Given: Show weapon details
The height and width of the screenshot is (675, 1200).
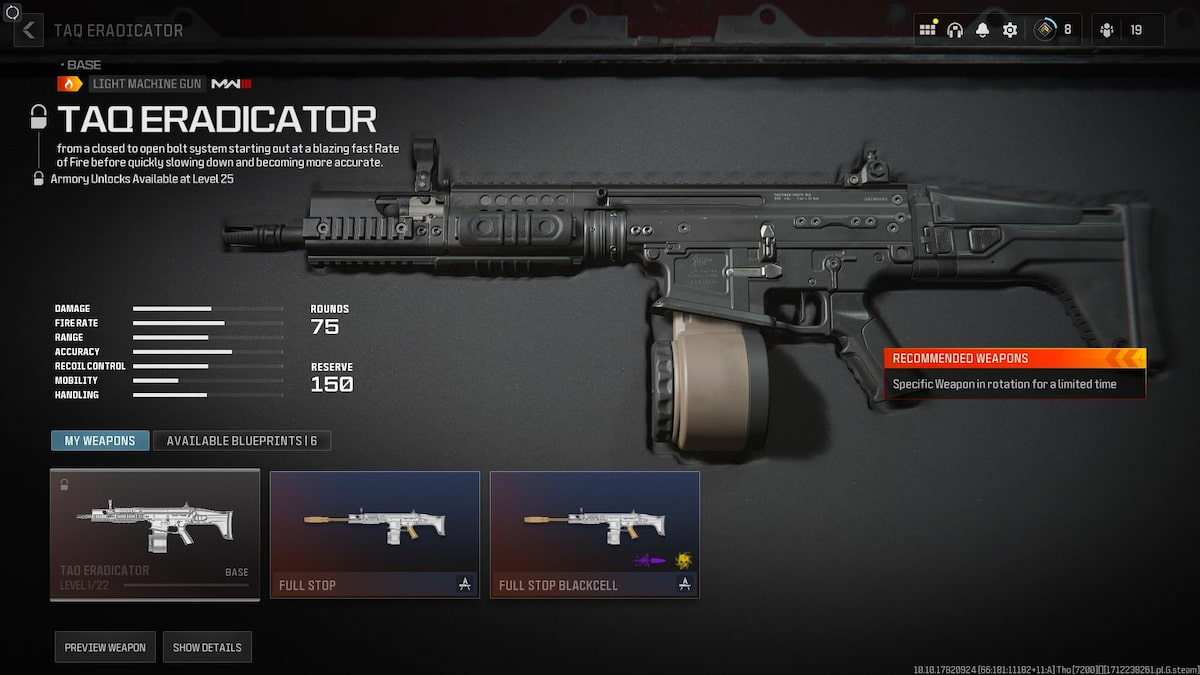Looking at the screenshot, I should tap(207, 647).
